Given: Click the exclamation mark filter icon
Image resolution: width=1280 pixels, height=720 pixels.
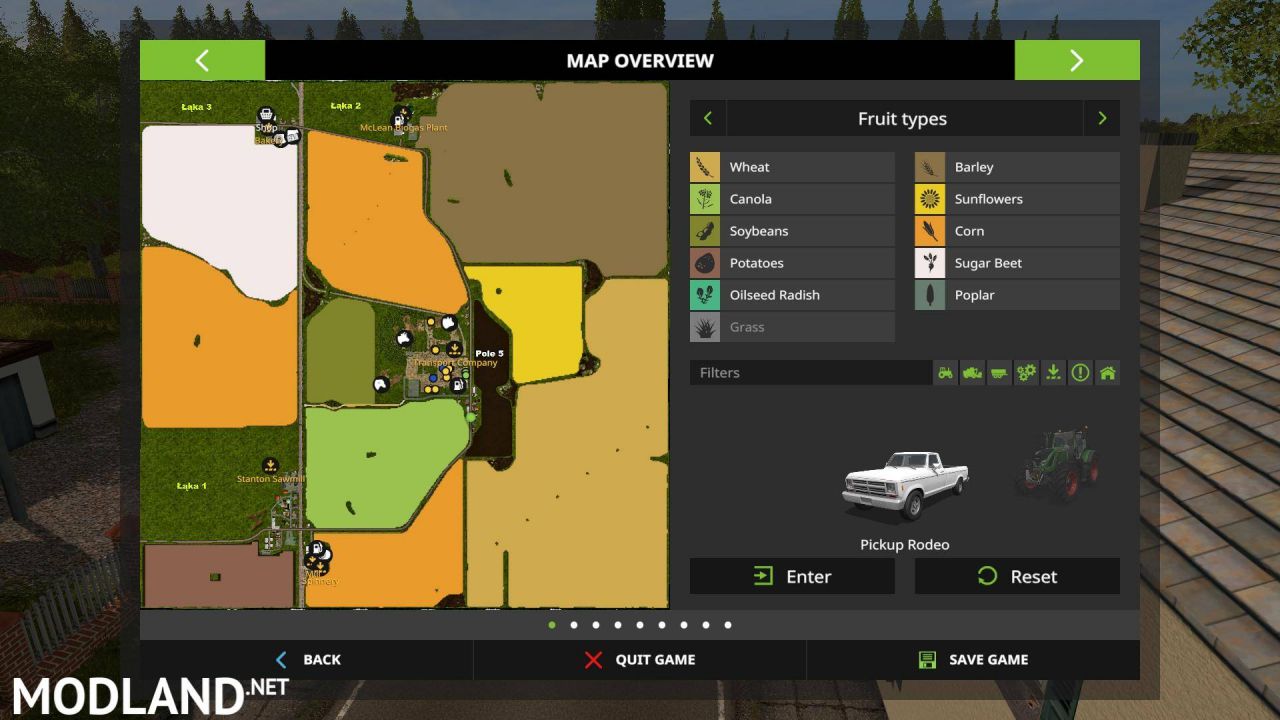Looking at the screenshot, I should tap(1080, 372).
